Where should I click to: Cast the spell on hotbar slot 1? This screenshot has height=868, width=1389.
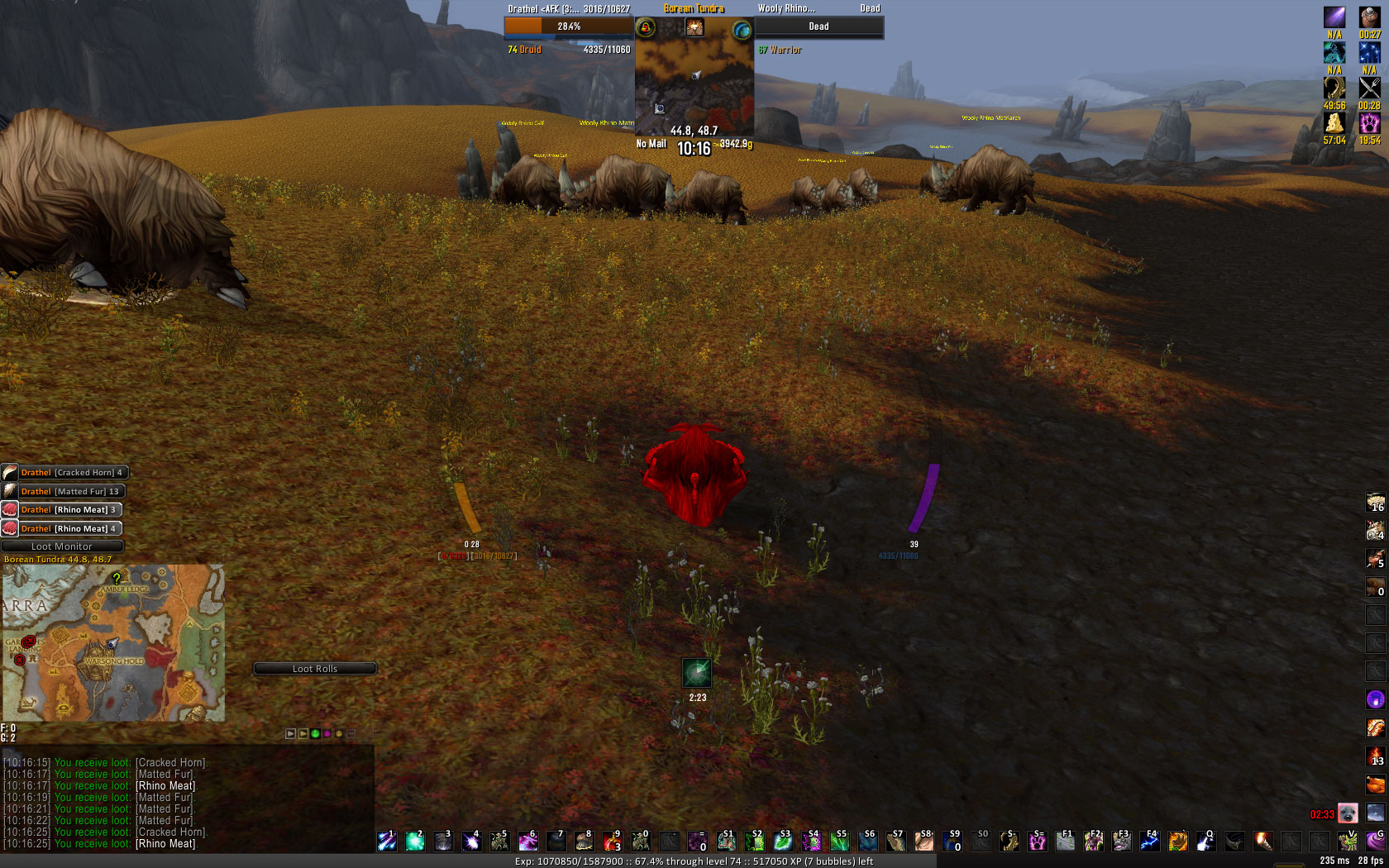pos(387,842)
